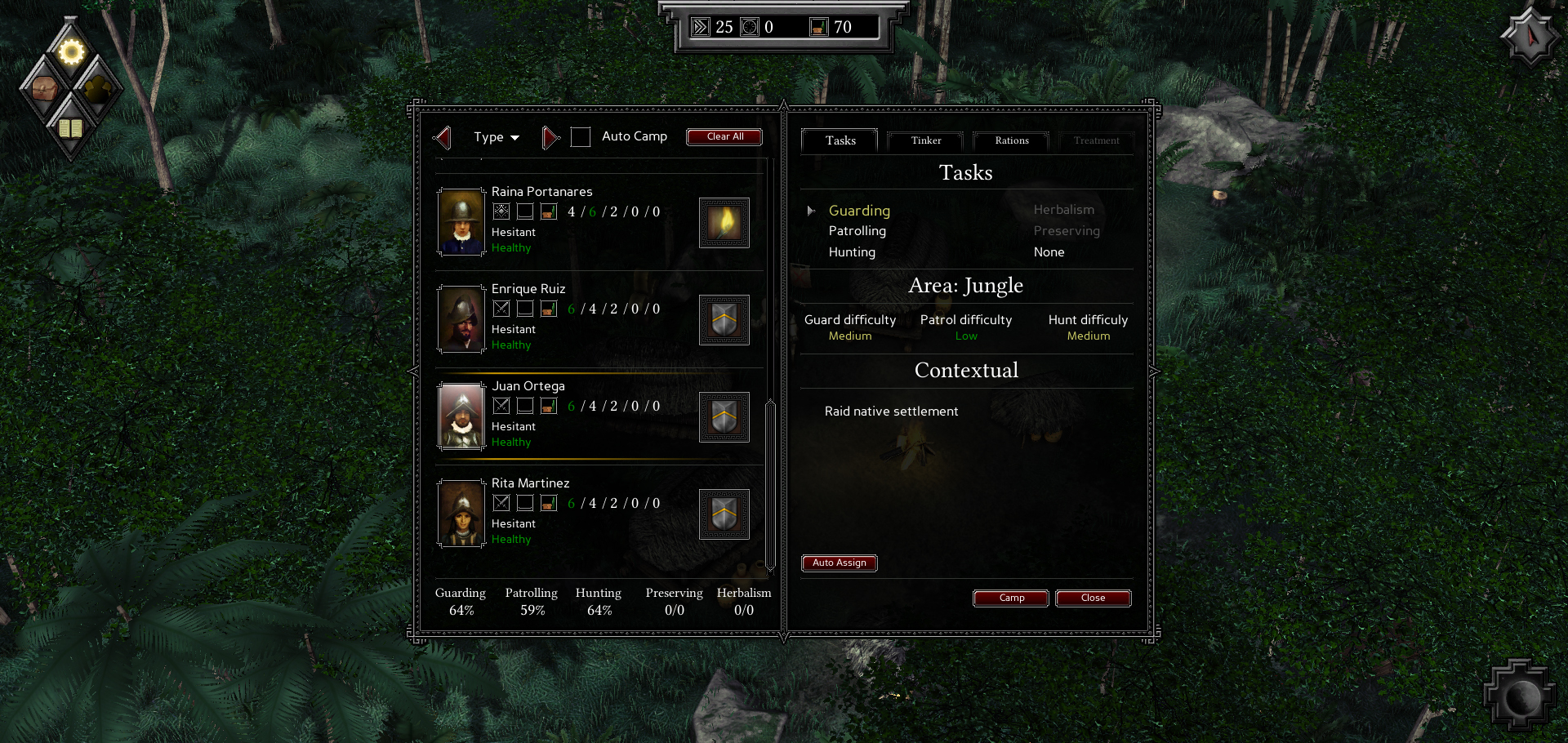The image size is (1568, 743).
Task: Select the Tasks tab
Action: coord(840,140)
